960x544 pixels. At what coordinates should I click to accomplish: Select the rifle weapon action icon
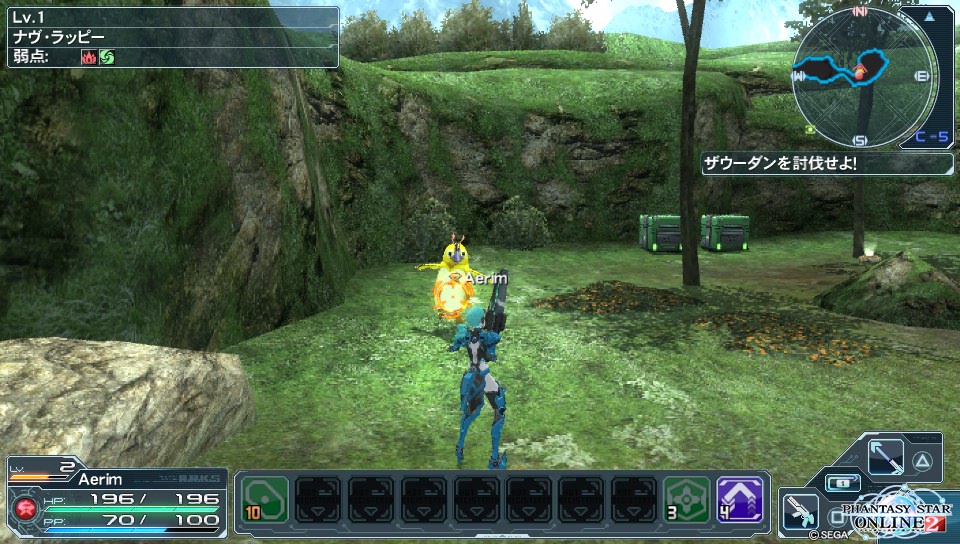tap(800, 511)
